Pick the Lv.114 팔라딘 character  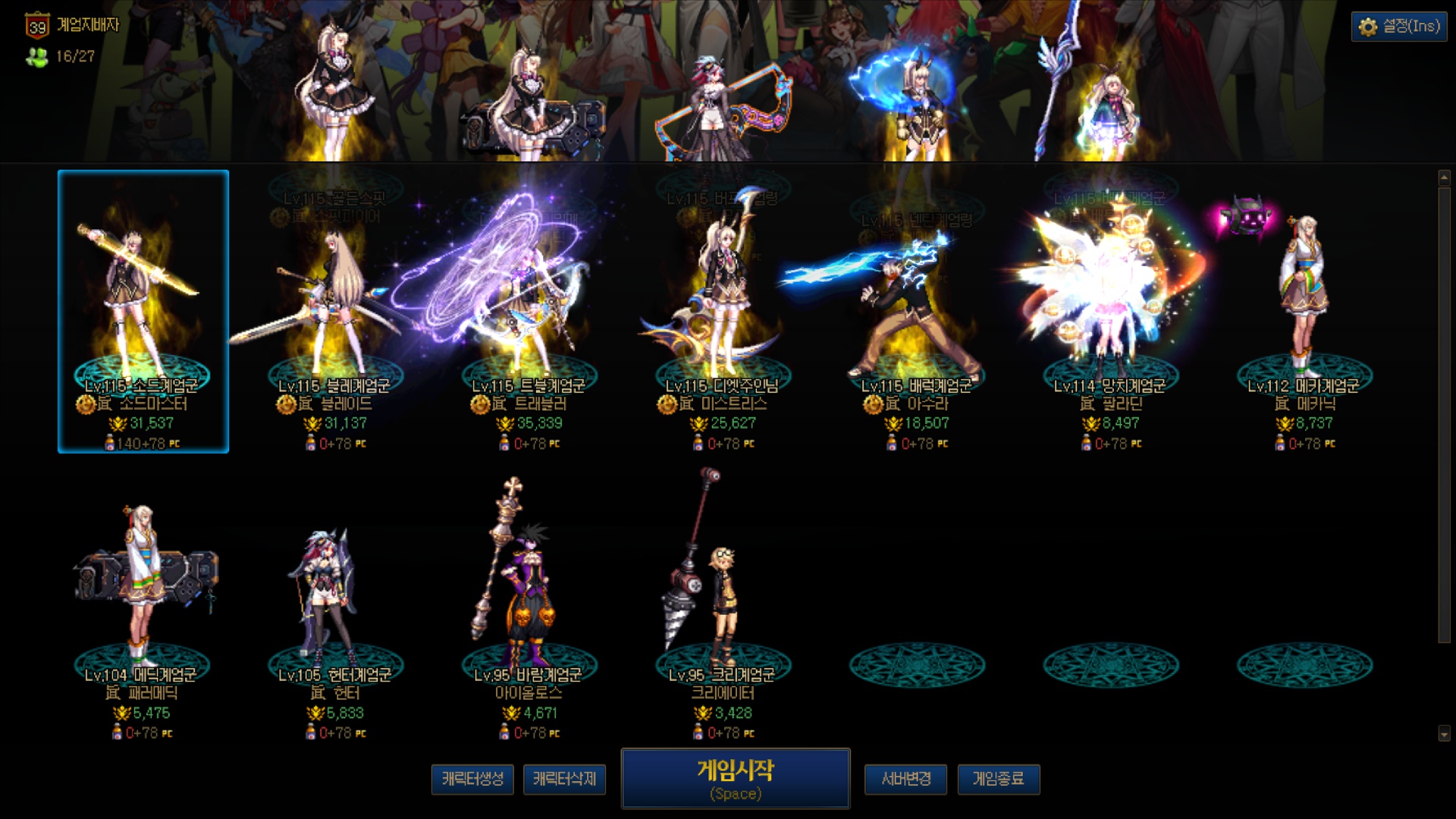click(1111, 311)
